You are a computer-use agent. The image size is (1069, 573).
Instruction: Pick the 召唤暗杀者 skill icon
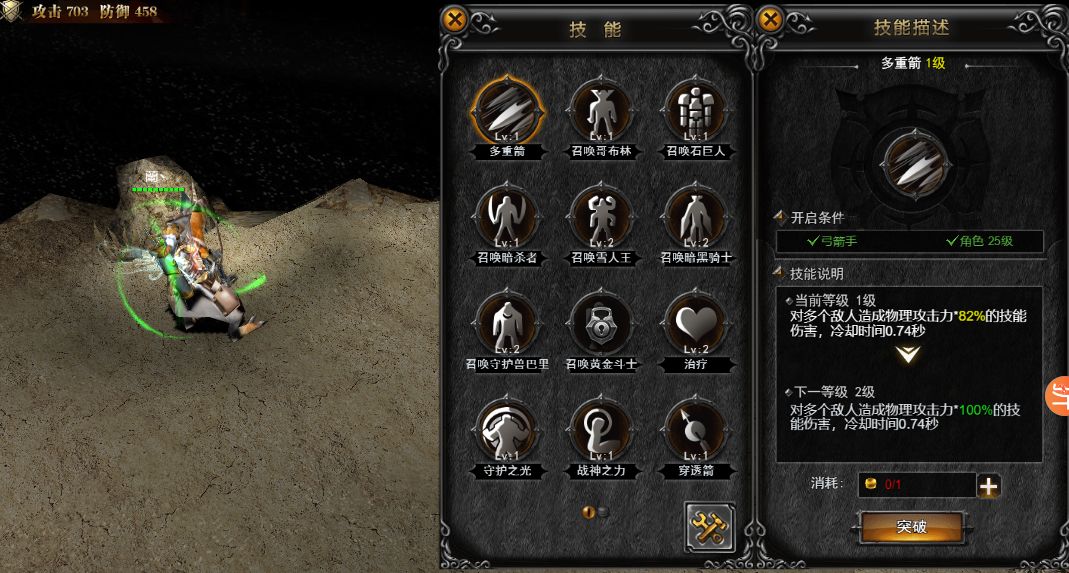[x=507, y=217]
